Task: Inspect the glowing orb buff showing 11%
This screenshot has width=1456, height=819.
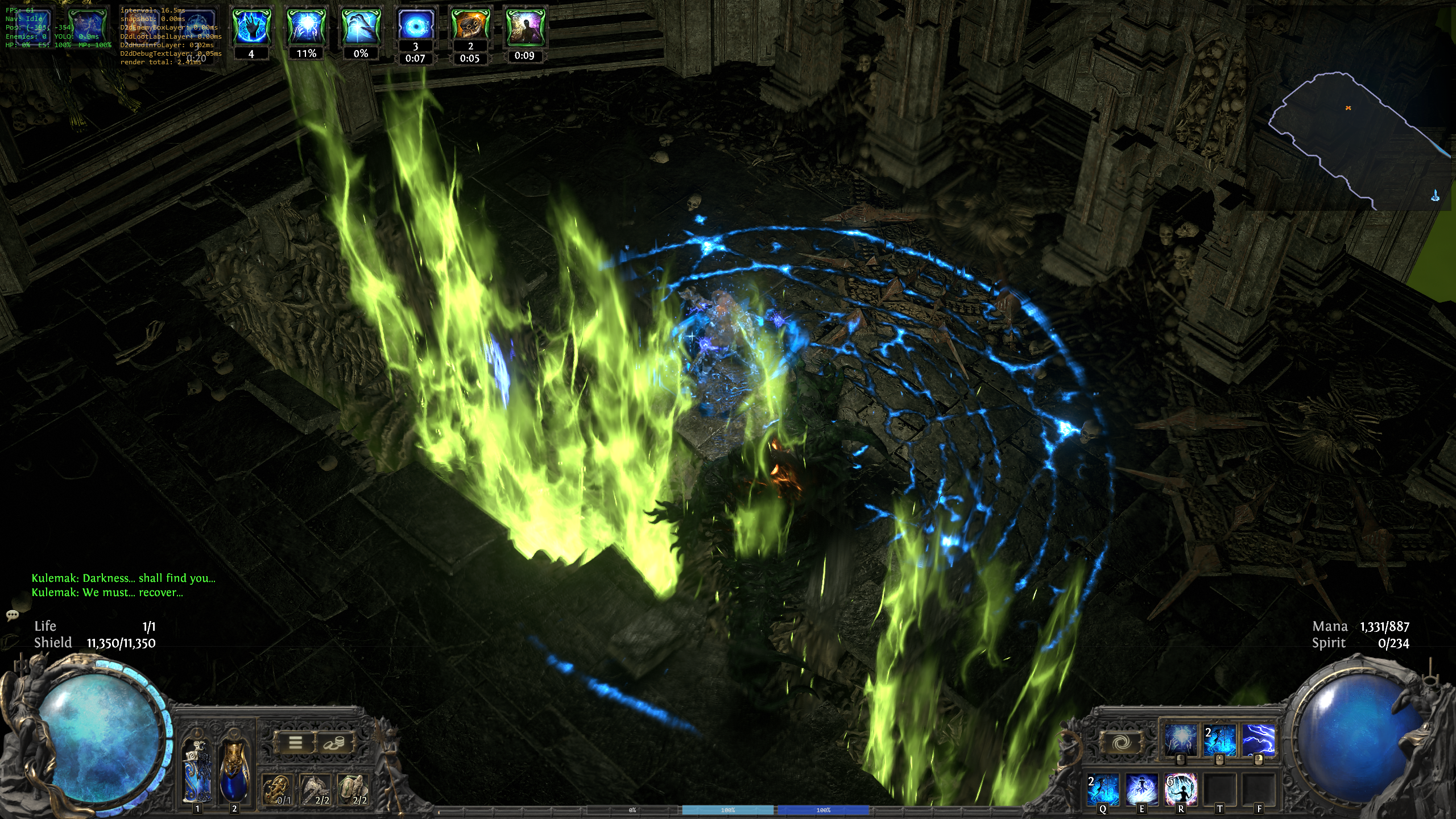Action: (306, 27)
